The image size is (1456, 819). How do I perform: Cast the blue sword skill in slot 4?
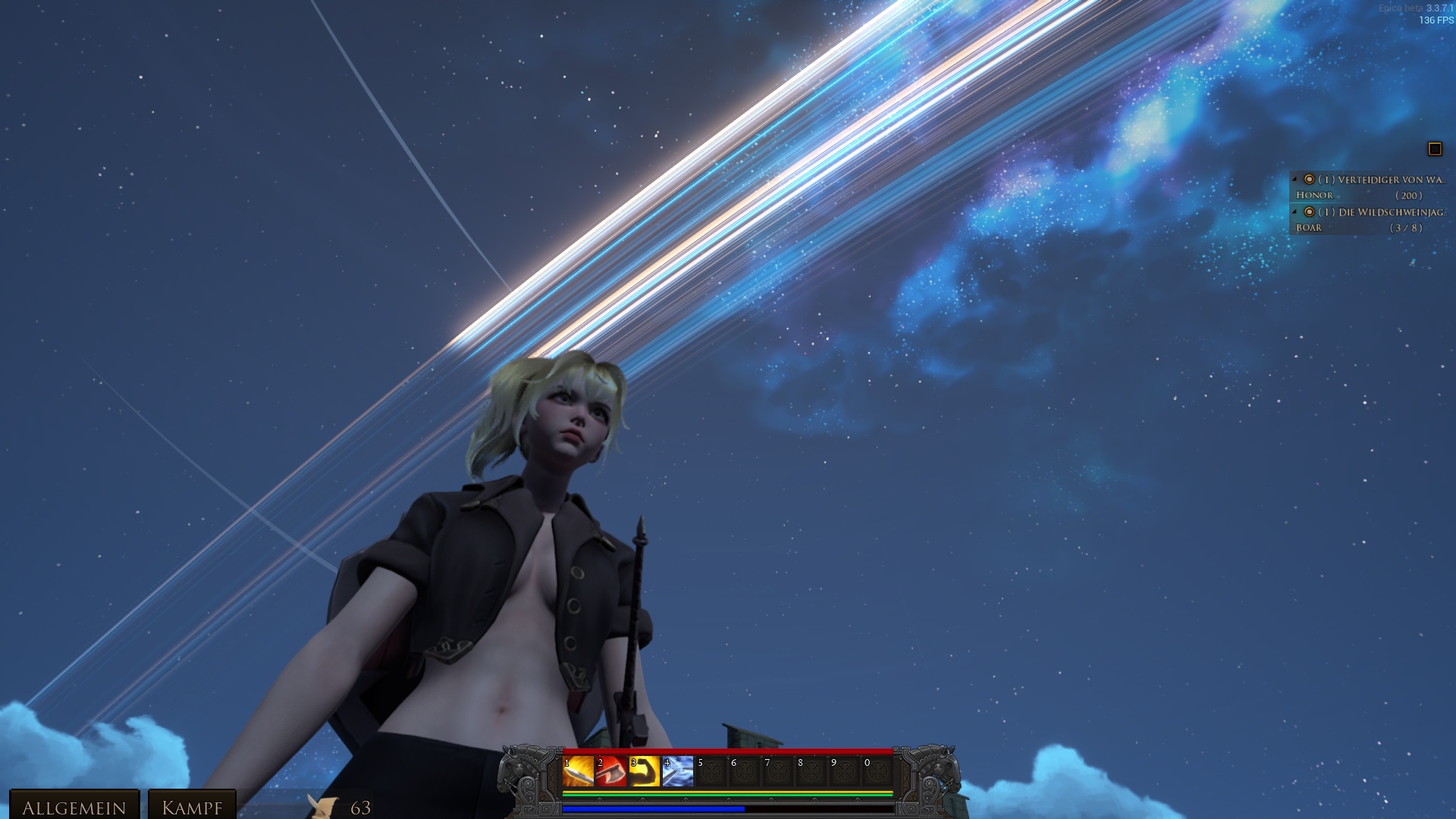click(x=678, y=771)
